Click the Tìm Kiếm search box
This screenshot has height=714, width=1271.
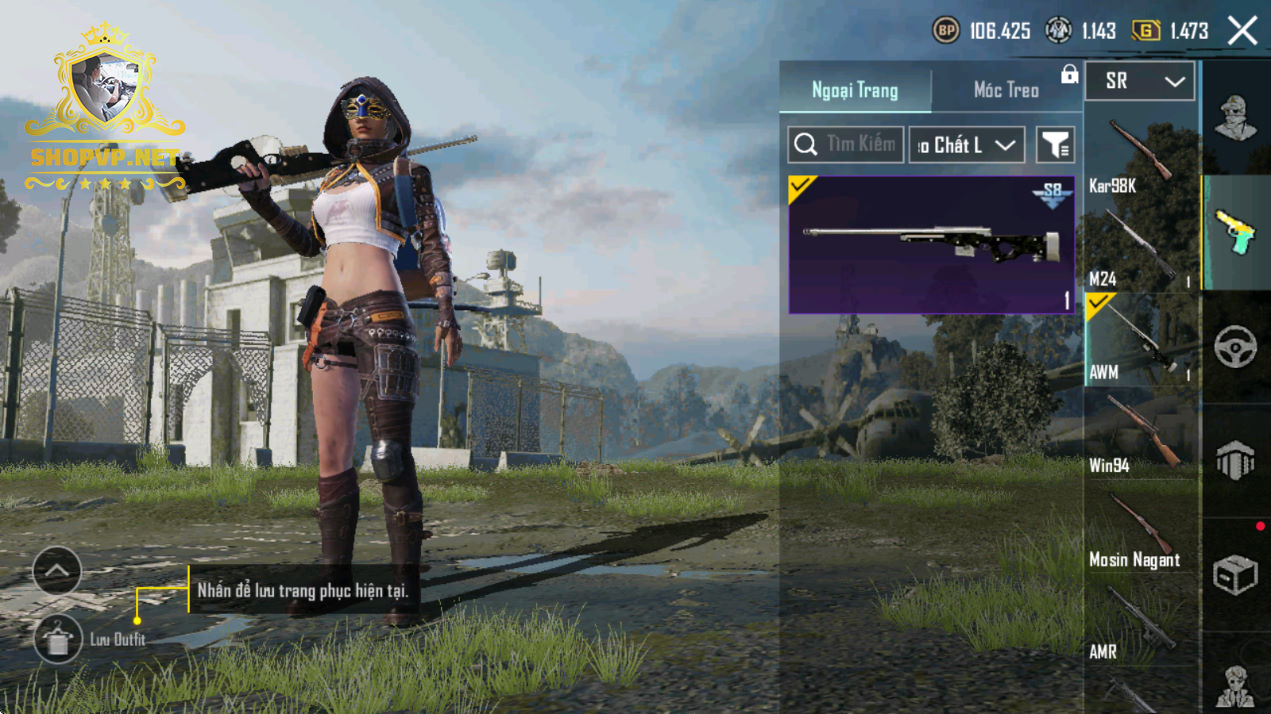coord(846,145)
